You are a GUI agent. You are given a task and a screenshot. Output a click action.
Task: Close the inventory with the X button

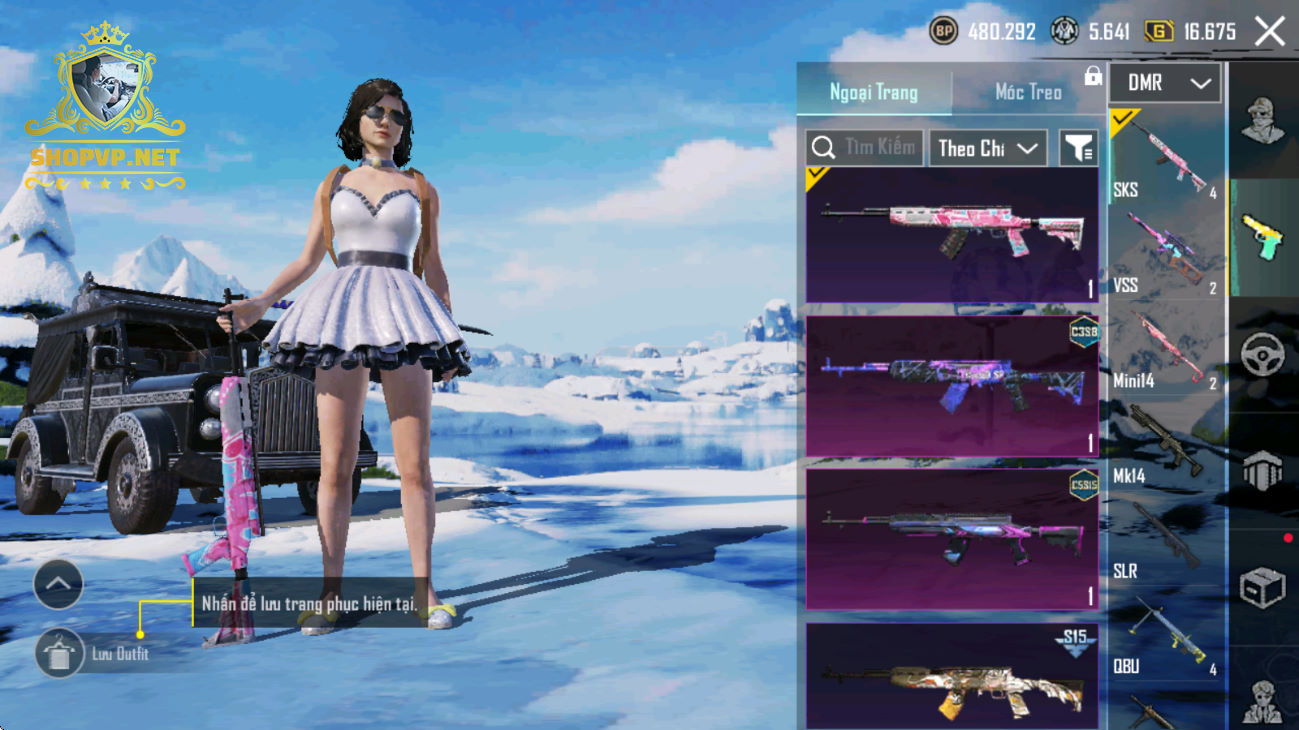tap(1270, 32)
